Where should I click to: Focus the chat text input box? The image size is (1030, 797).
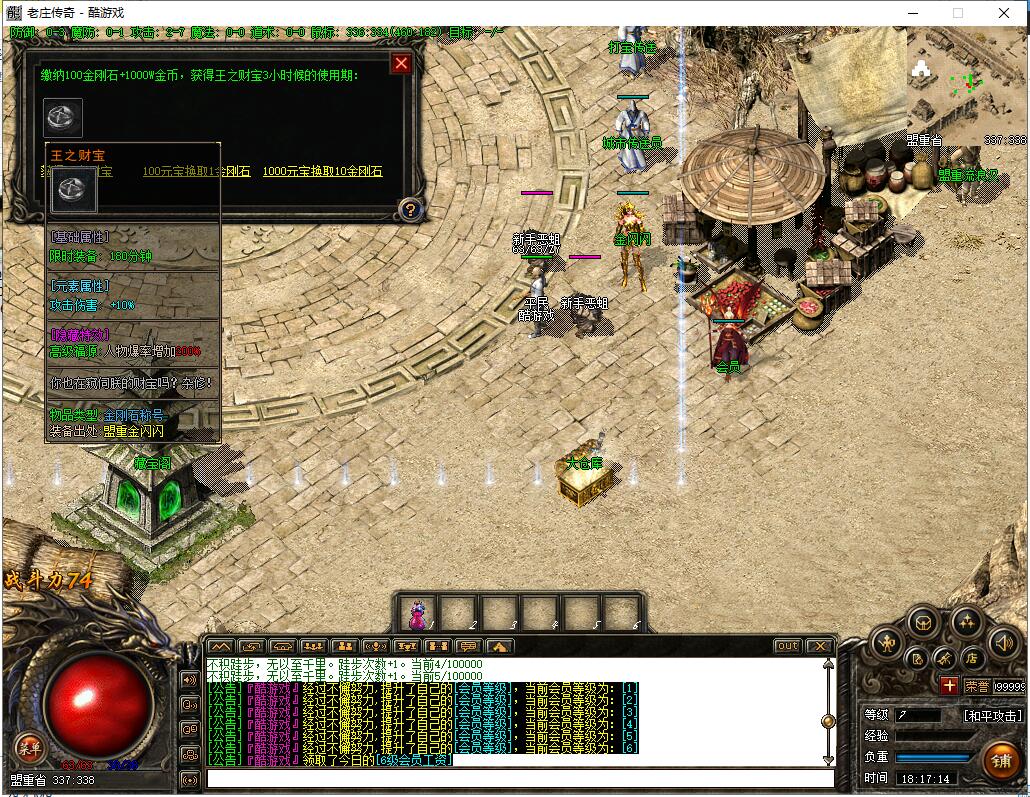click(x=520, y=778)
